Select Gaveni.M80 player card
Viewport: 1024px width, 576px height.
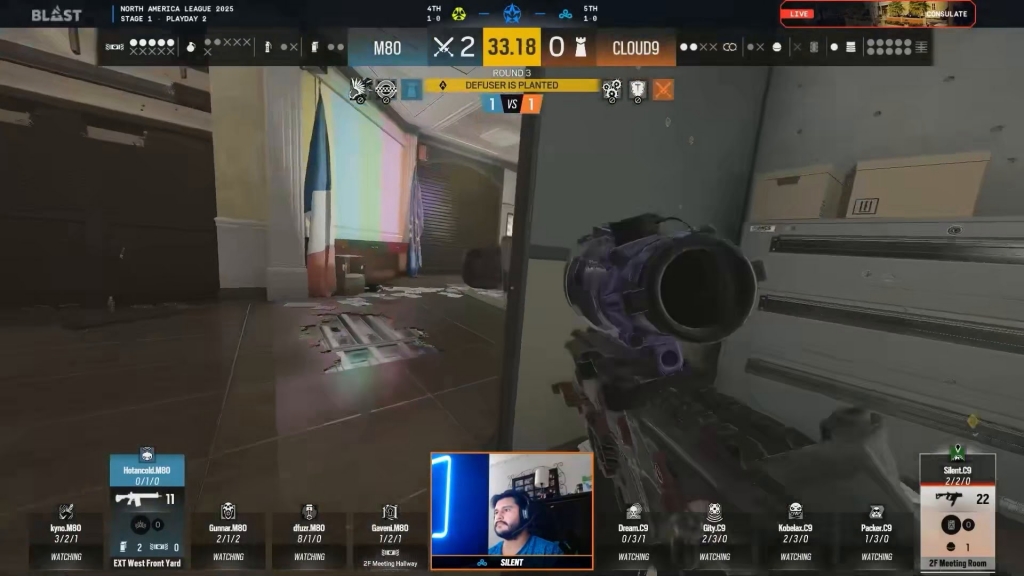390,535
